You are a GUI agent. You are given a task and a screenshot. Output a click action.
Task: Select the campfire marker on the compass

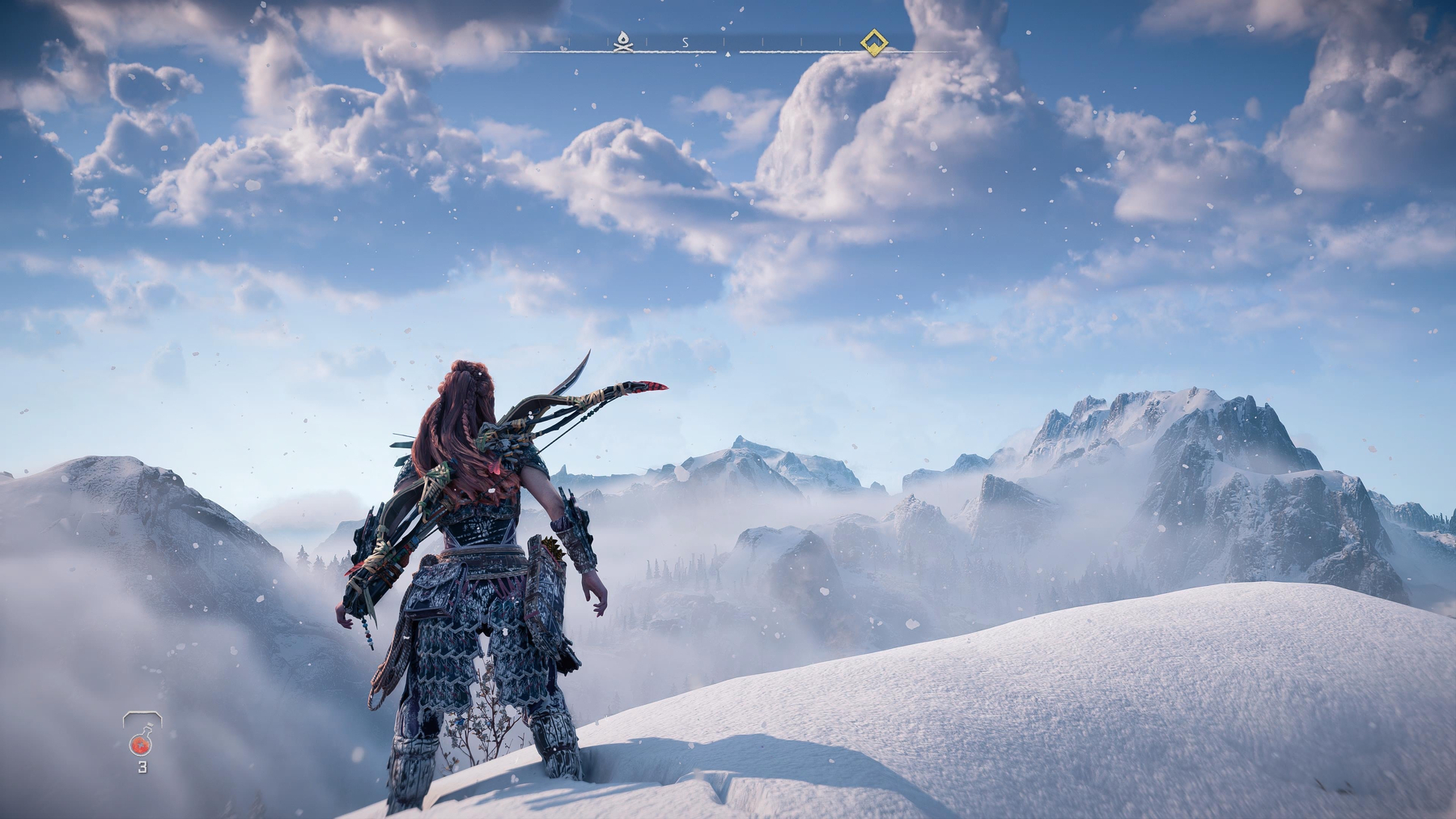pos(622,41)
